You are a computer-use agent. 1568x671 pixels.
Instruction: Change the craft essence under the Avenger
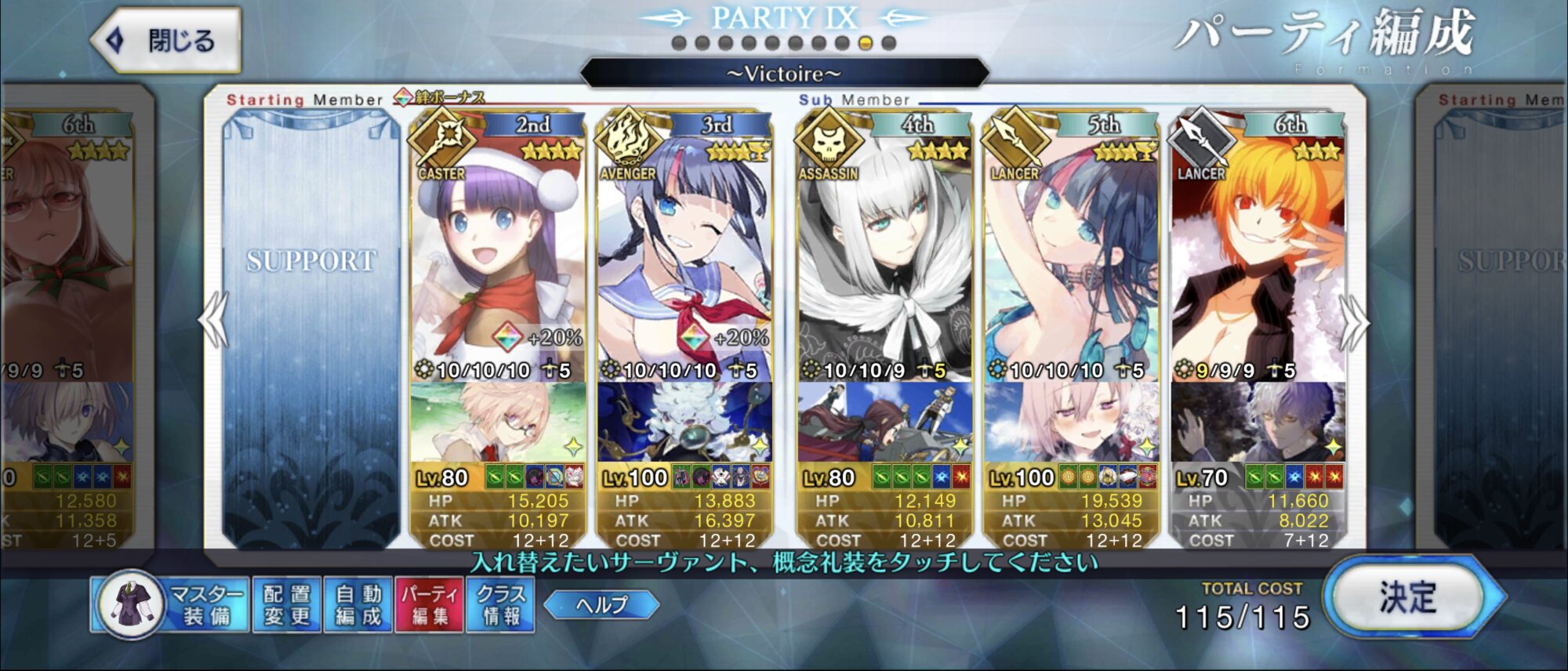684,423
